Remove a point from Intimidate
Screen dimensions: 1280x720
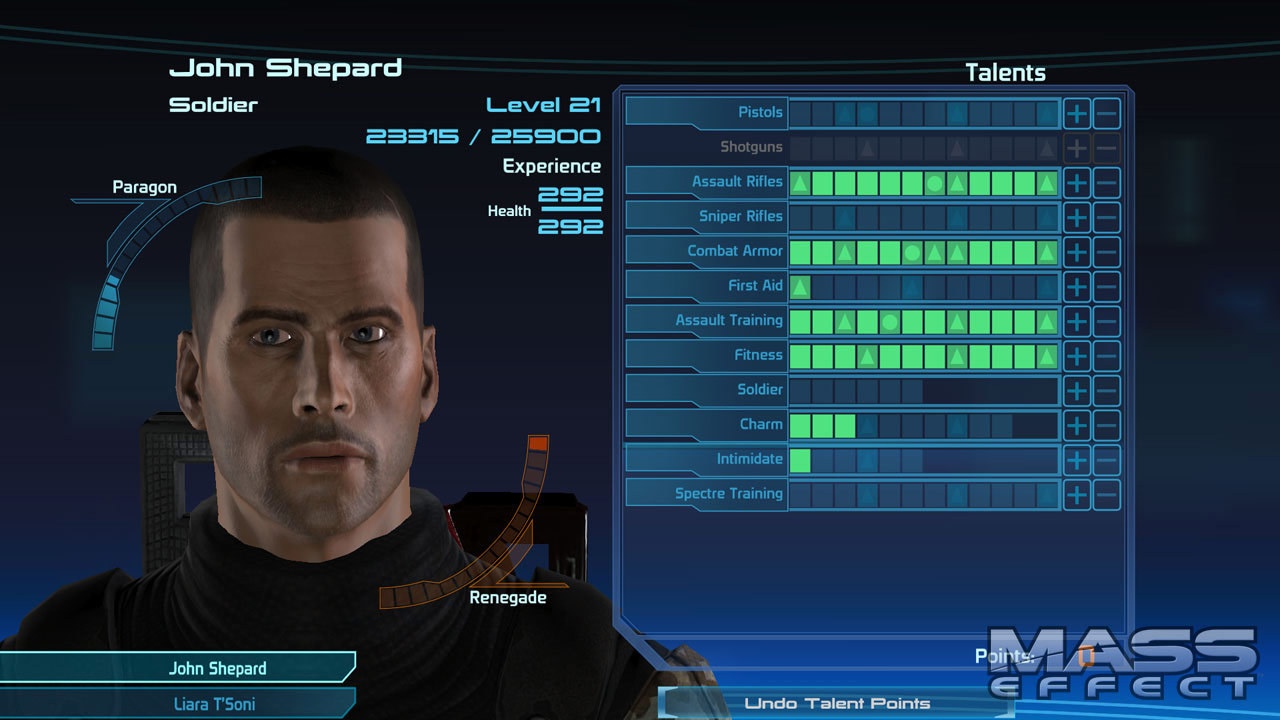coord(1107,458)
